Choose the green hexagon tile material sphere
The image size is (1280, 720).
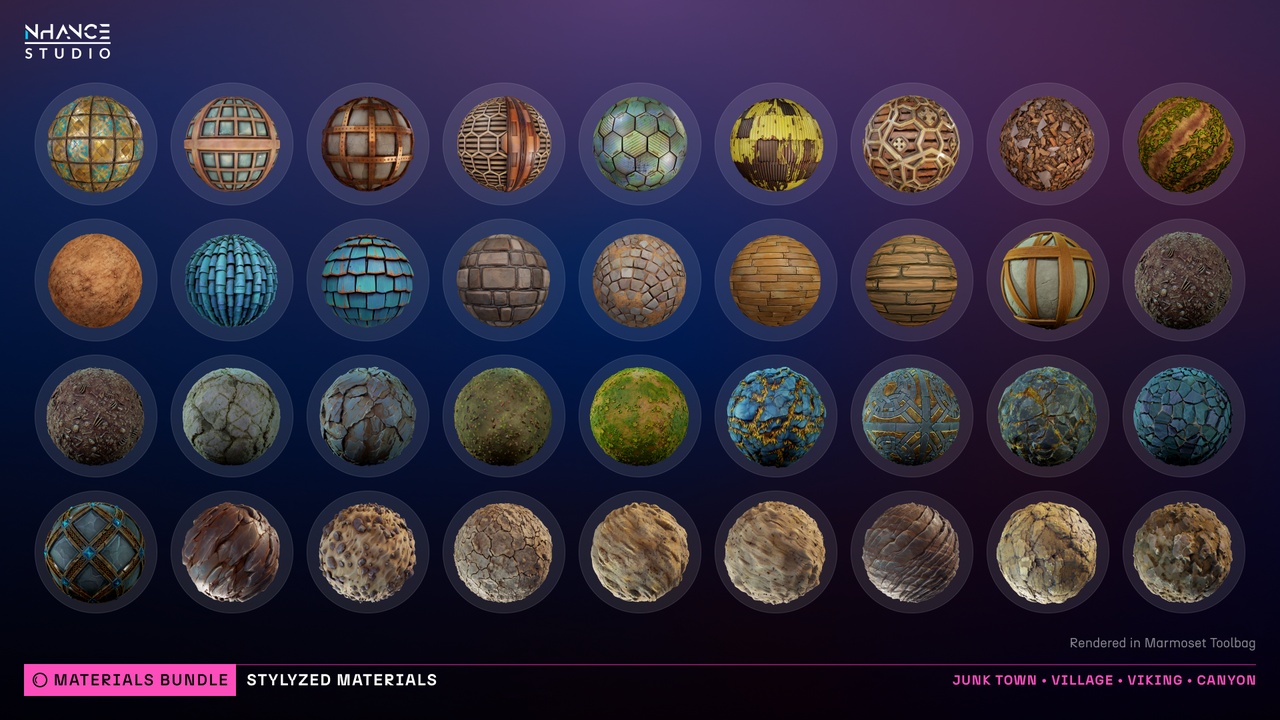point(640,144)
